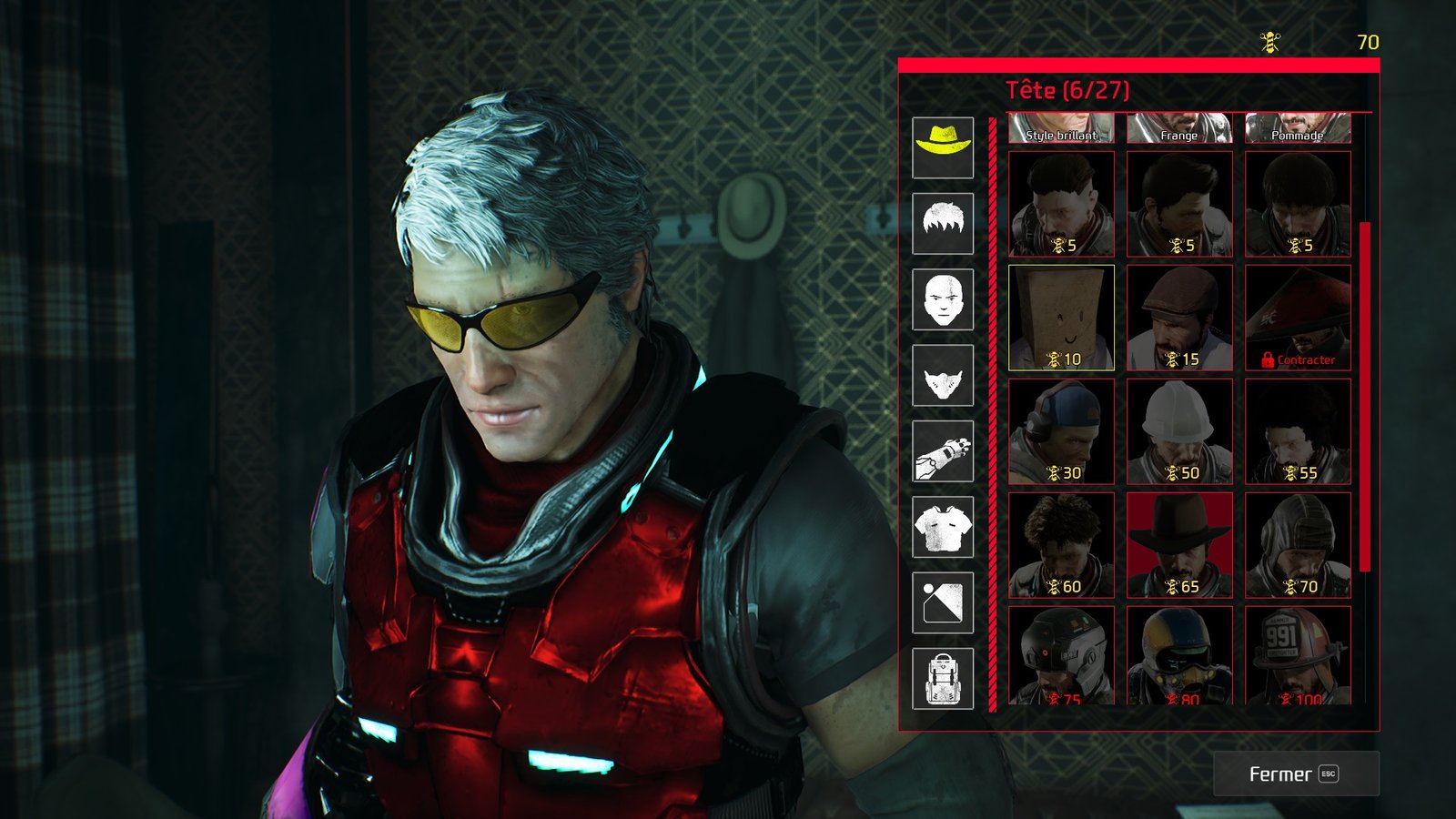Open the cybernetic arm category
Screen dimensions: 1456x819
click(943, 451)
